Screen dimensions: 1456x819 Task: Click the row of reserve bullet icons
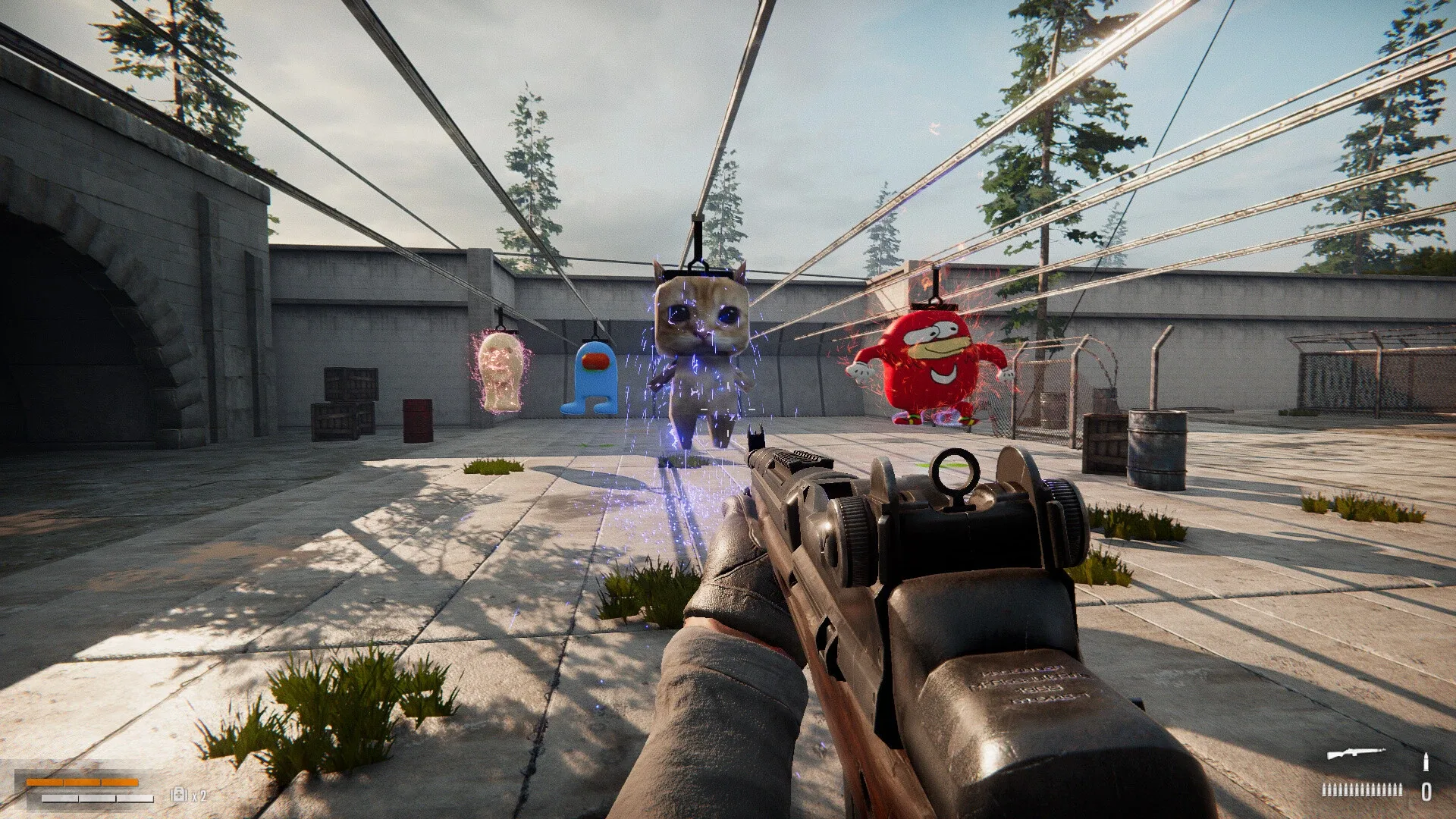[1363, 790]
